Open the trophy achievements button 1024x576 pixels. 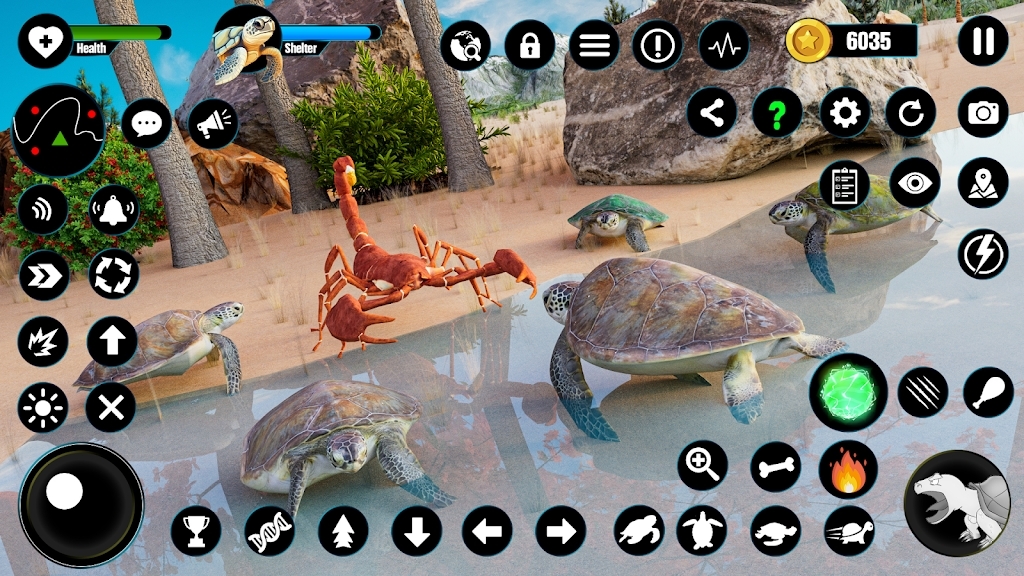tap(196, 530)
